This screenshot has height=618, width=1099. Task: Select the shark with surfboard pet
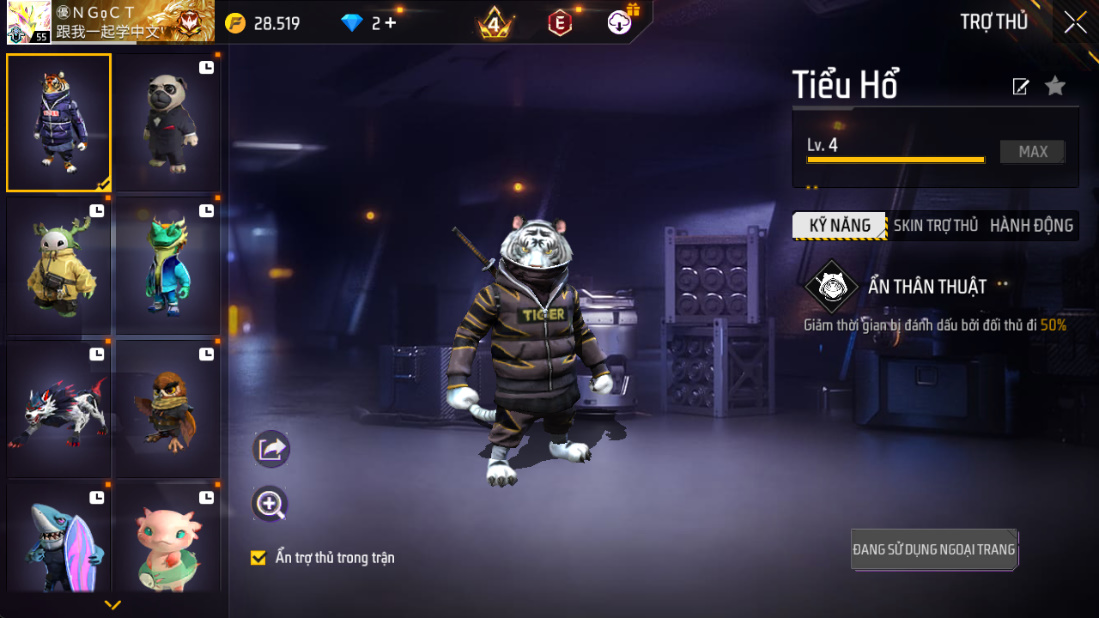59,540
